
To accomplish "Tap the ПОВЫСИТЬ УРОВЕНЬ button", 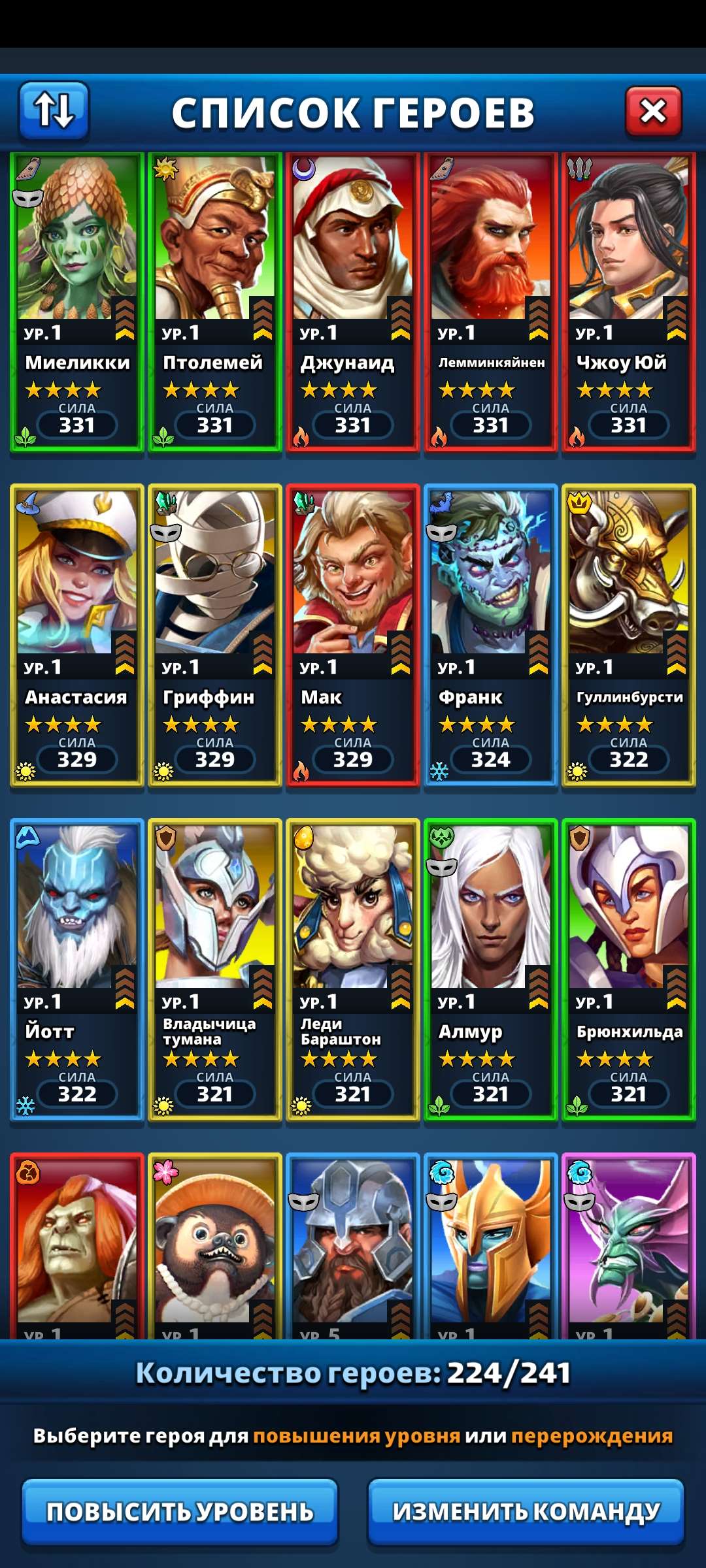I will pos(180,1511).
